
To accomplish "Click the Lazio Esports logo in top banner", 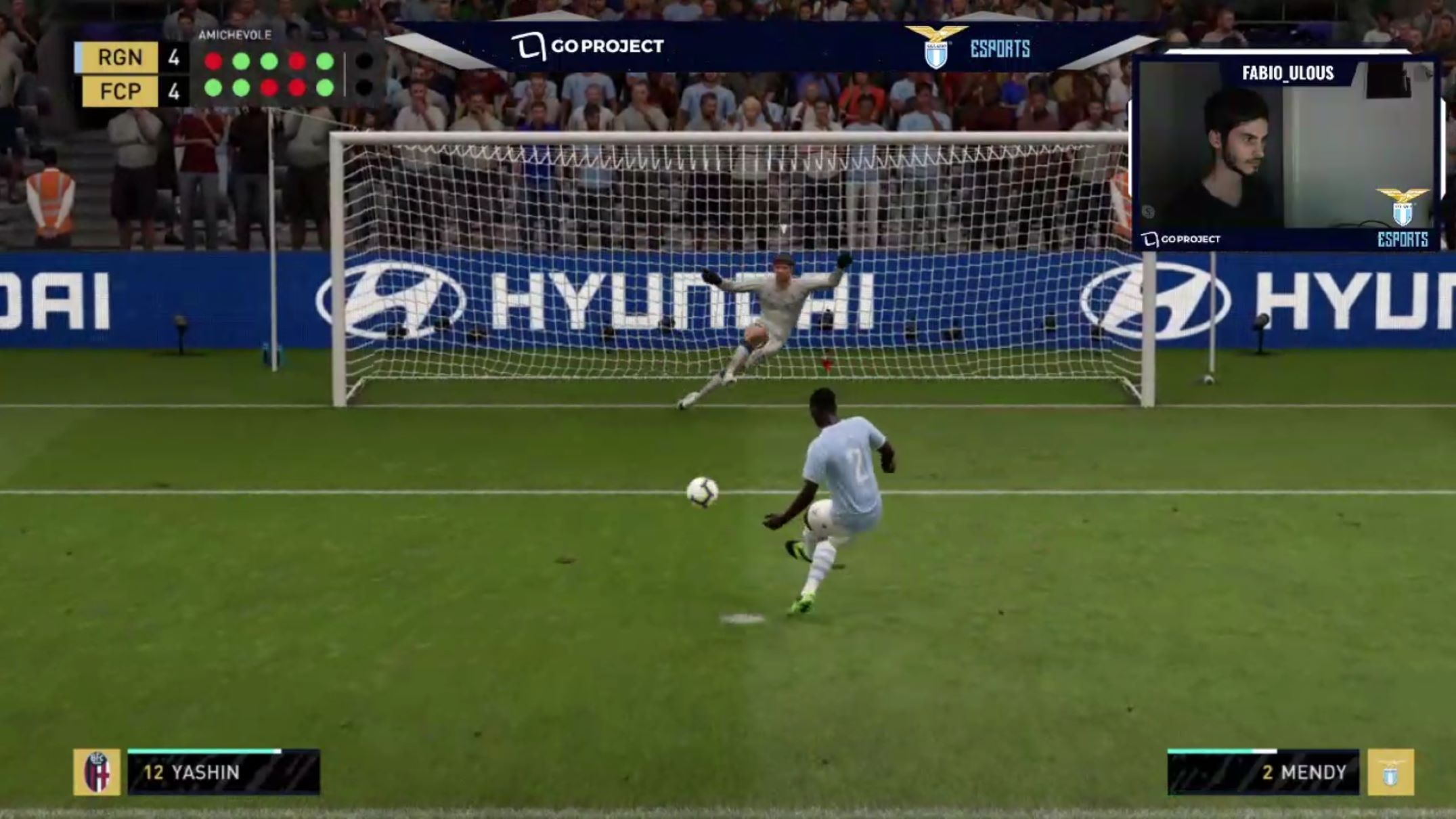I will coord(967,47).
